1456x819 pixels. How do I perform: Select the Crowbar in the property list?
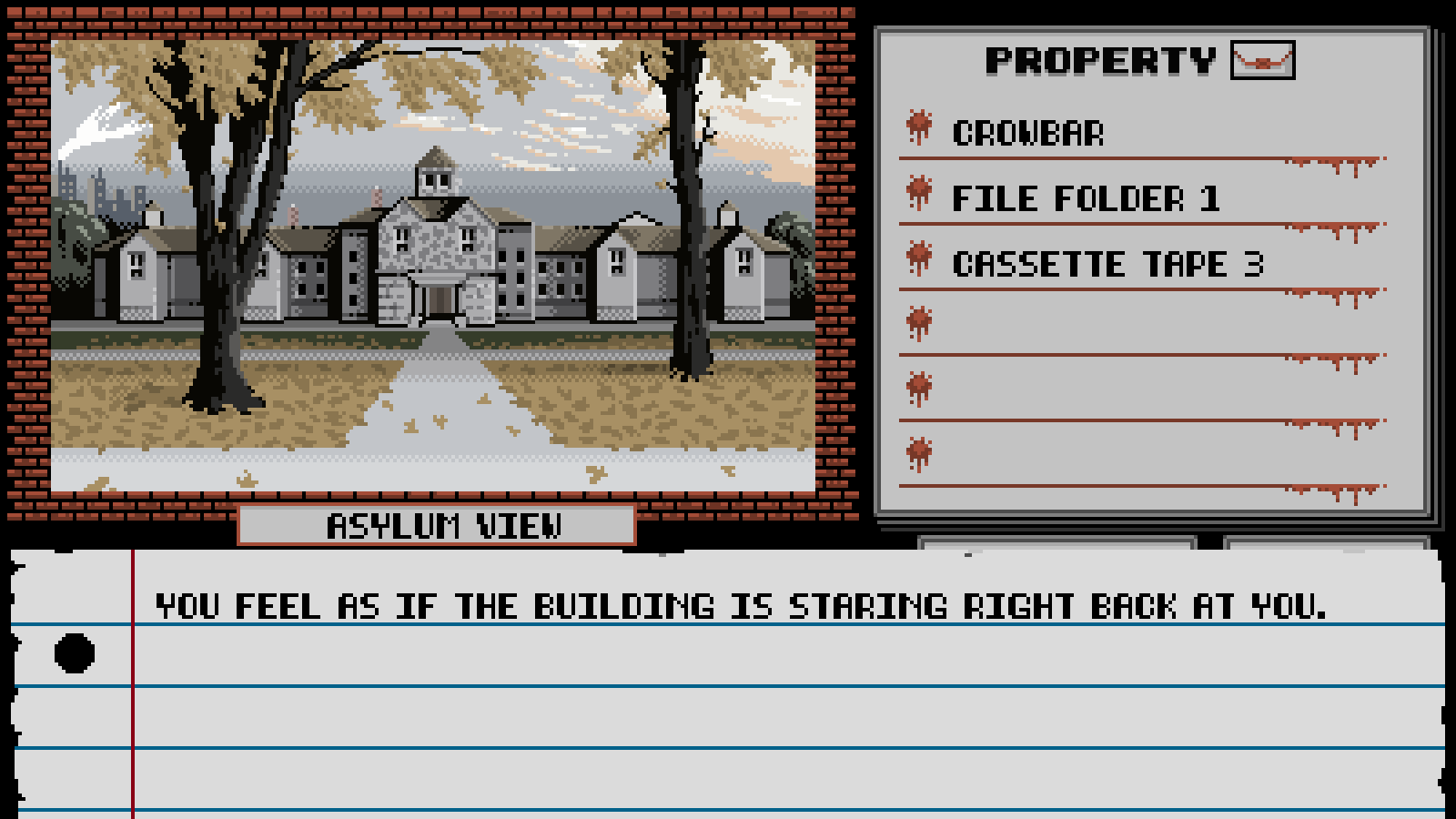1027,133
